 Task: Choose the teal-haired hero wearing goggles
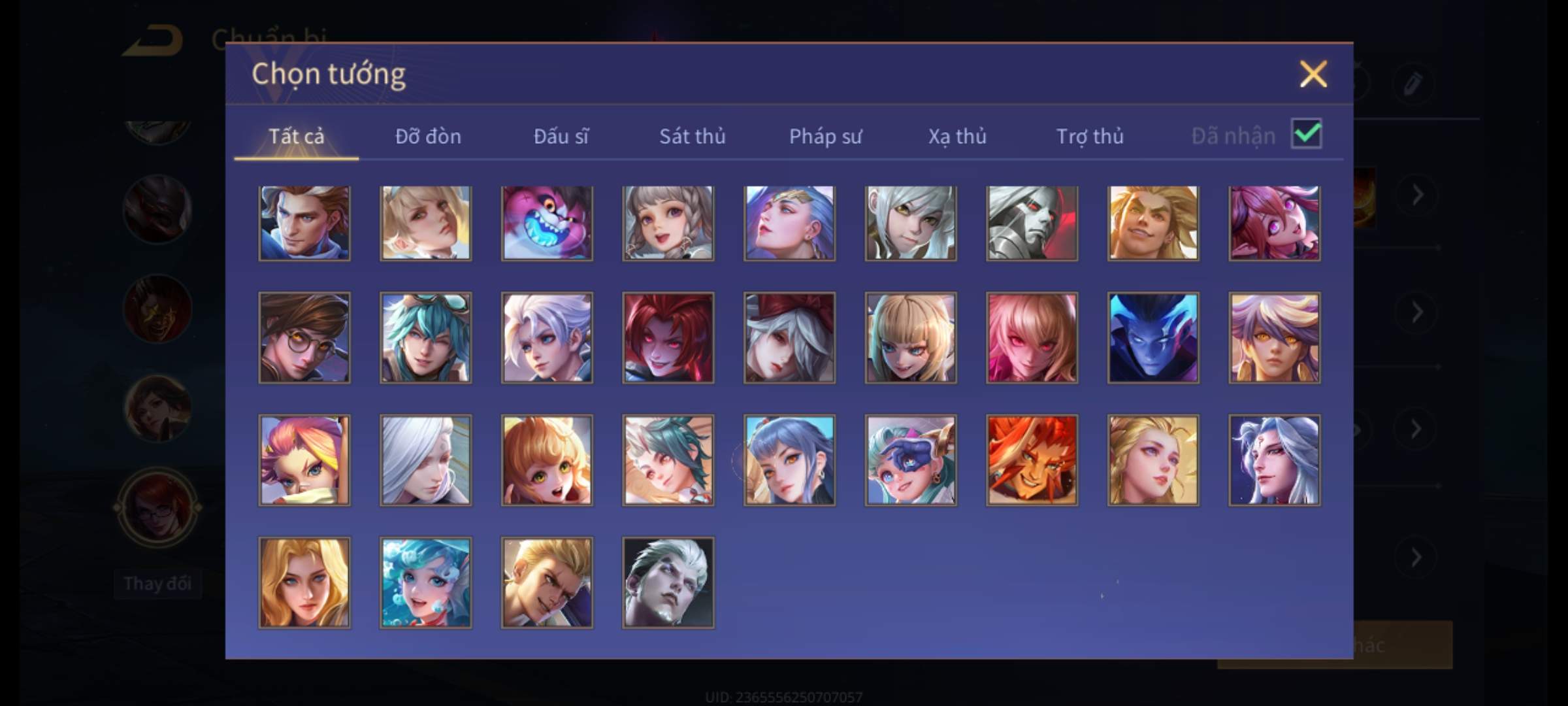(x=425, y=337)
